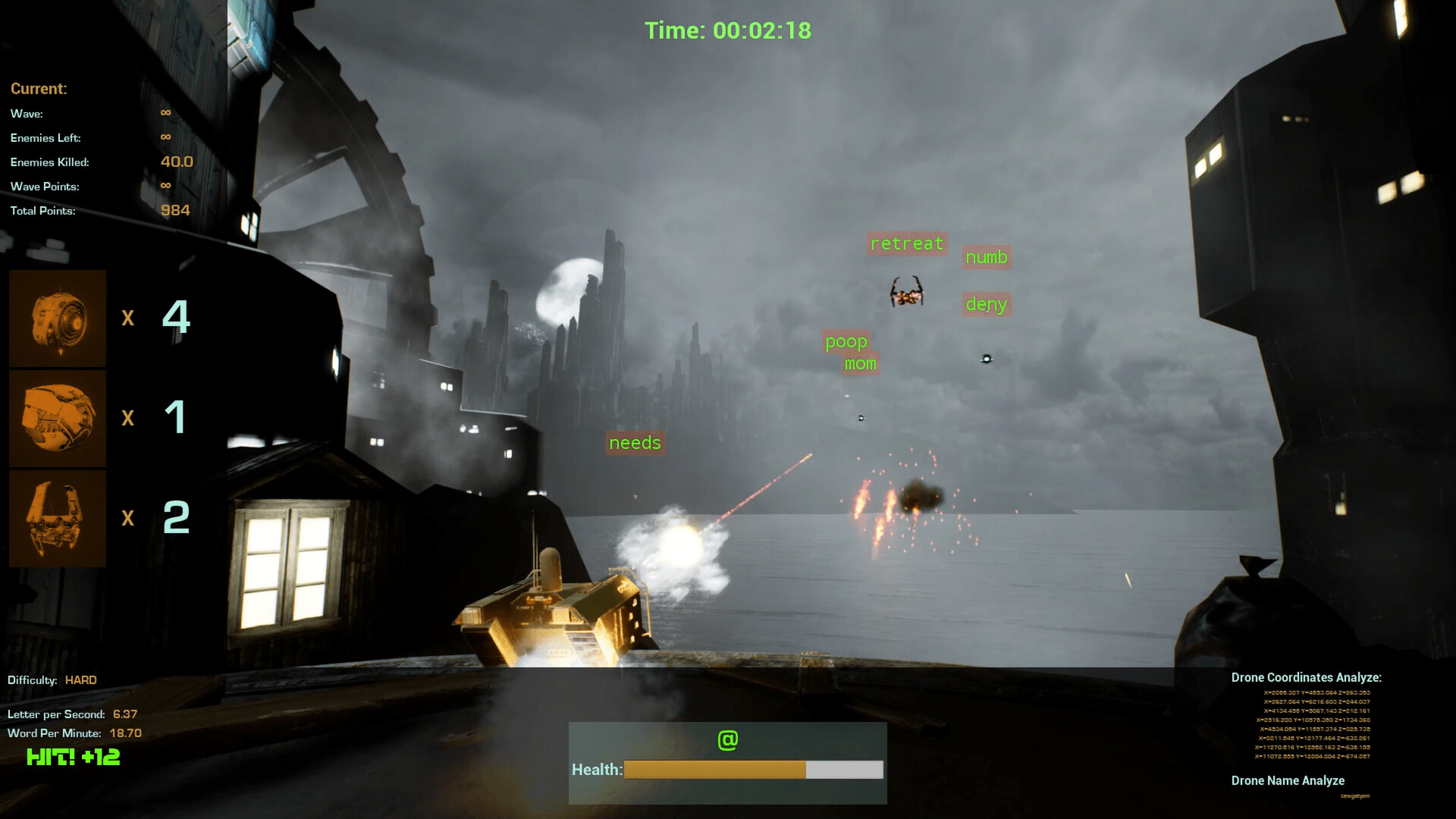Viewport: 1456px width, 819px height.
Task: Select the orange spherical drone icon
Action: click(57, 318)
